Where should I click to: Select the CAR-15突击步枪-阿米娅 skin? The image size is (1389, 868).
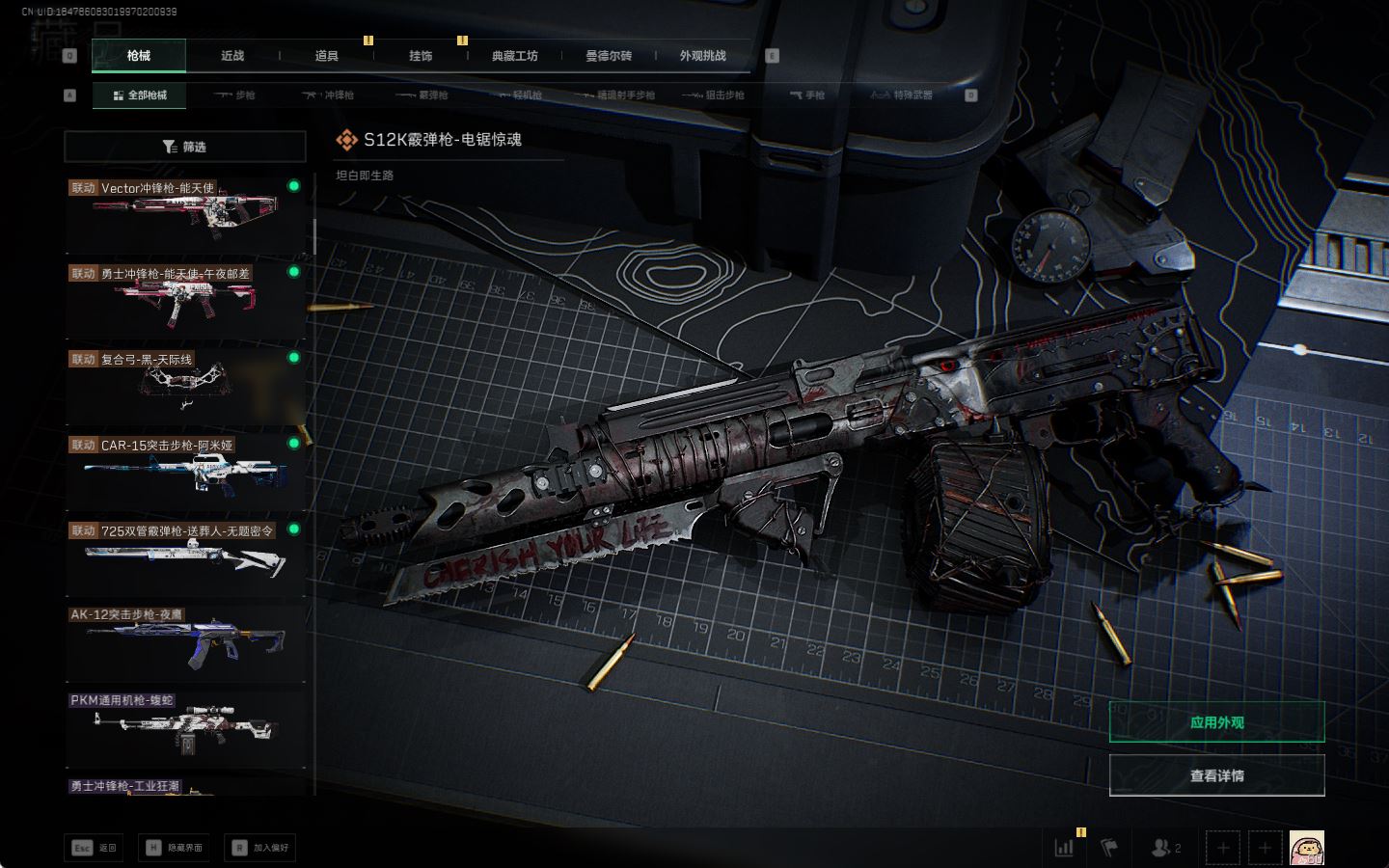[184, 470]
